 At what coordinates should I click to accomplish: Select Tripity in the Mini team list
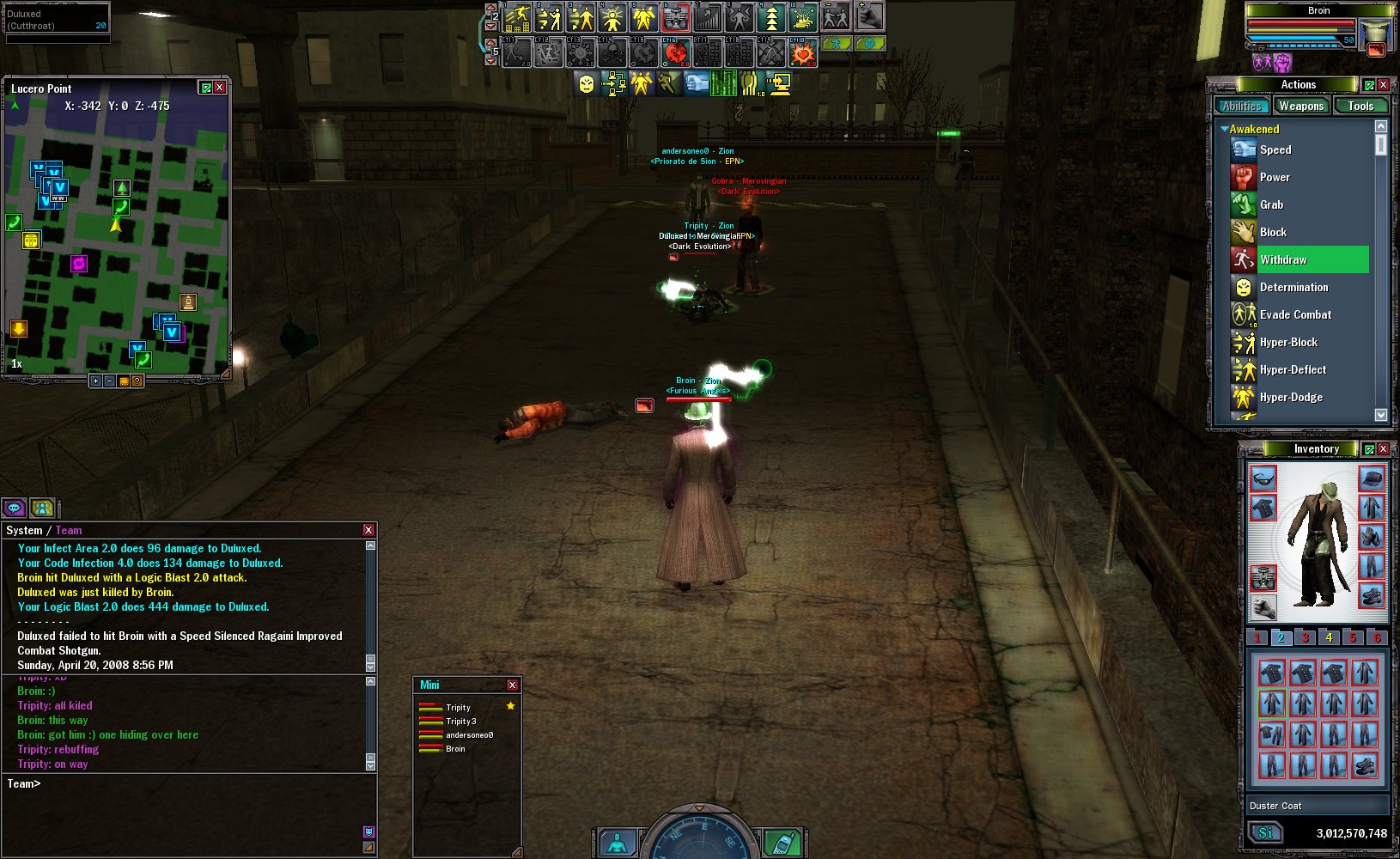coord(458,708)
